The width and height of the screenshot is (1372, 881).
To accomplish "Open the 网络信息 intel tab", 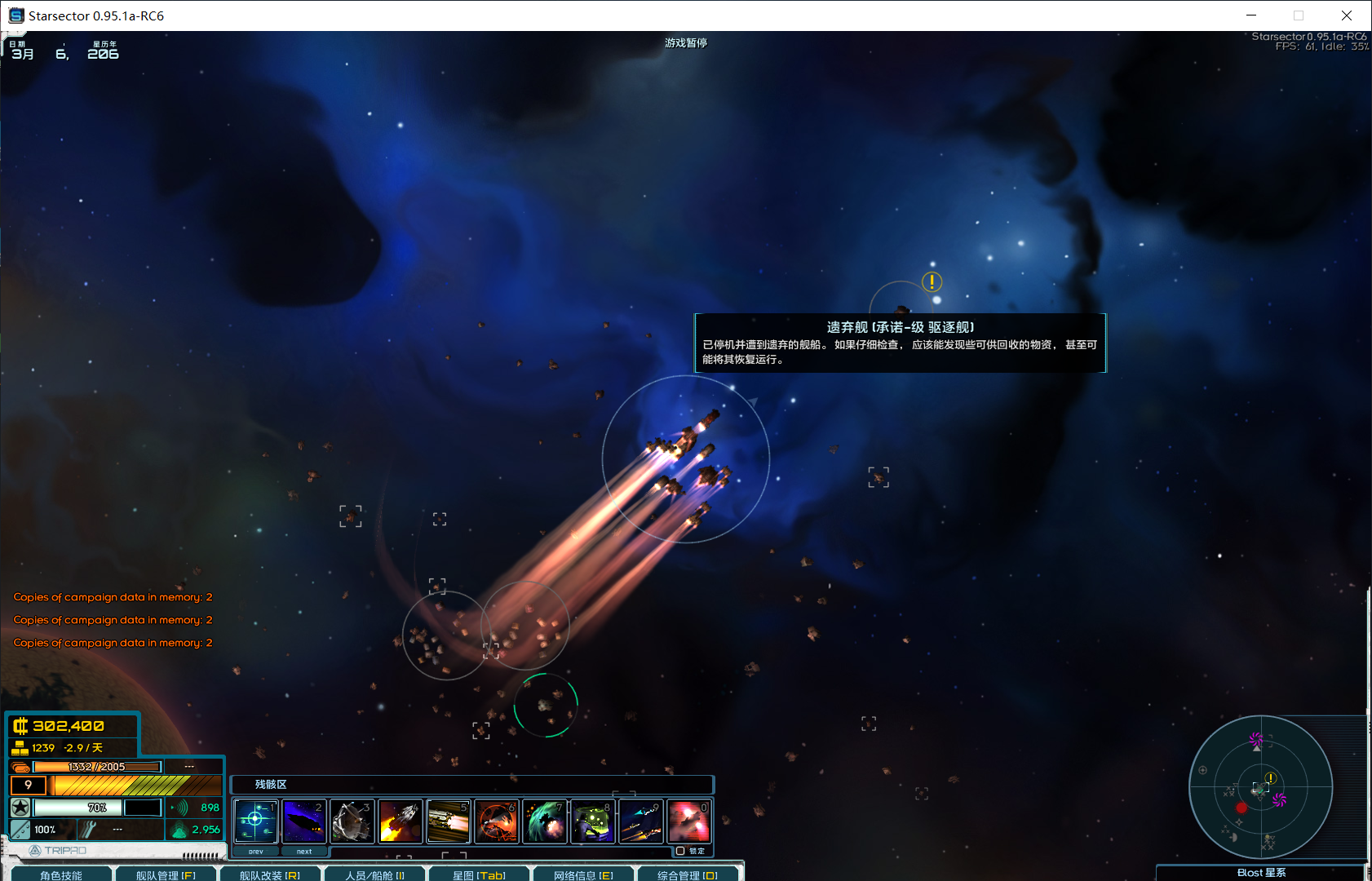I will click(583, 874).
